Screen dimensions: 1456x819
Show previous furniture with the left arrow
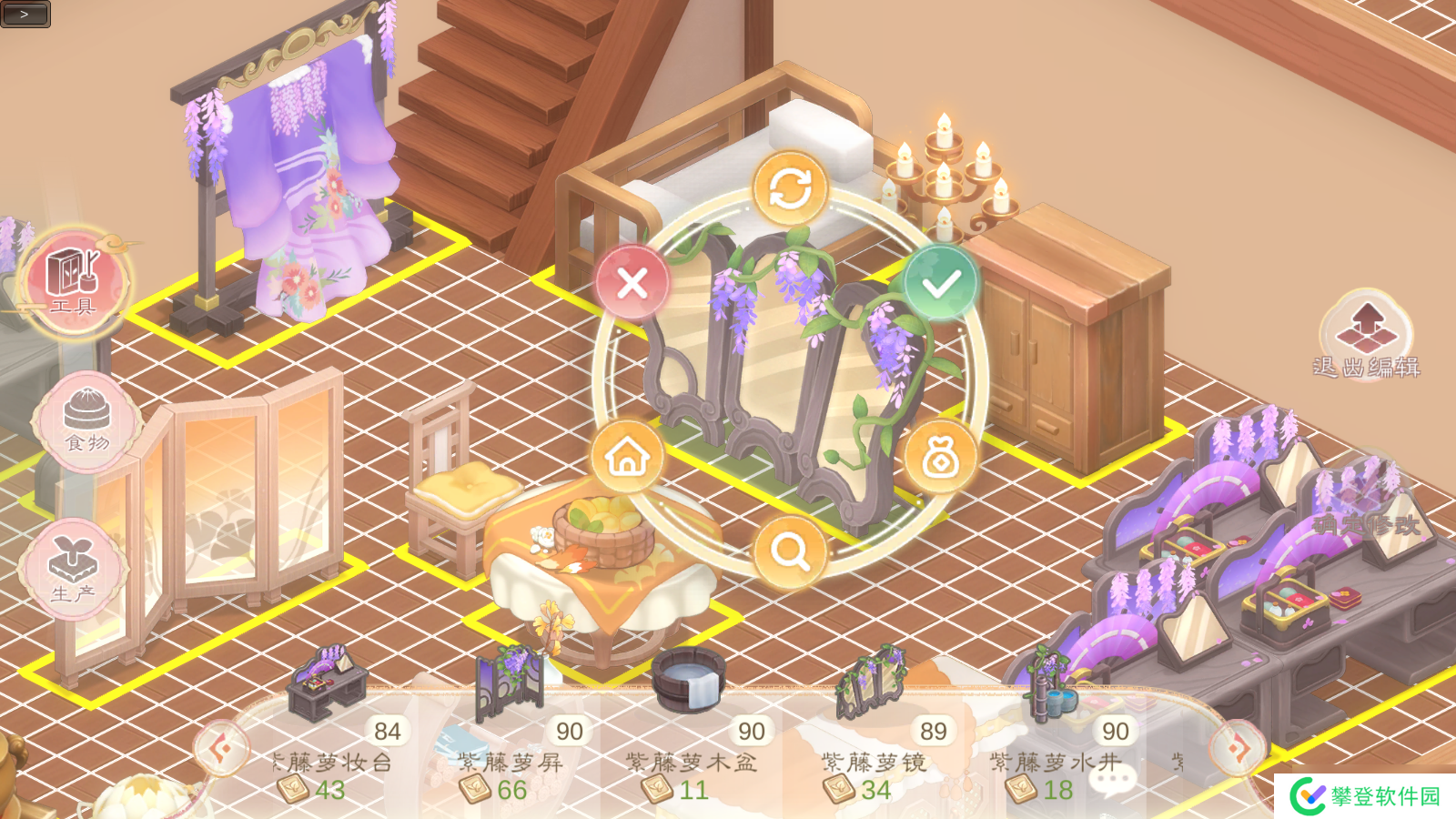coord(220,748)
